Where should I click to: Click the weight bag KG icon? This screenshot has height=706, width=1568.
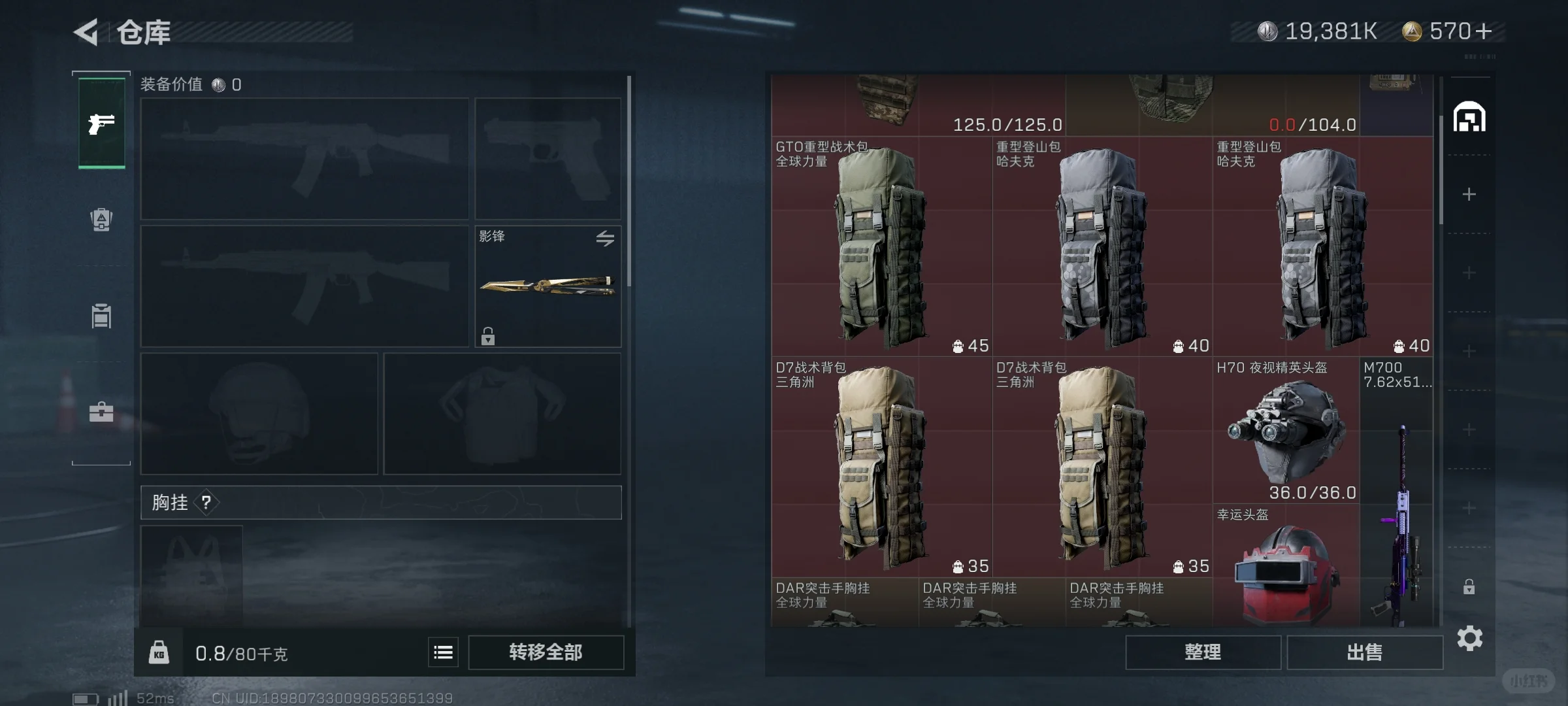pyautogui.click(x=159, y=652)
